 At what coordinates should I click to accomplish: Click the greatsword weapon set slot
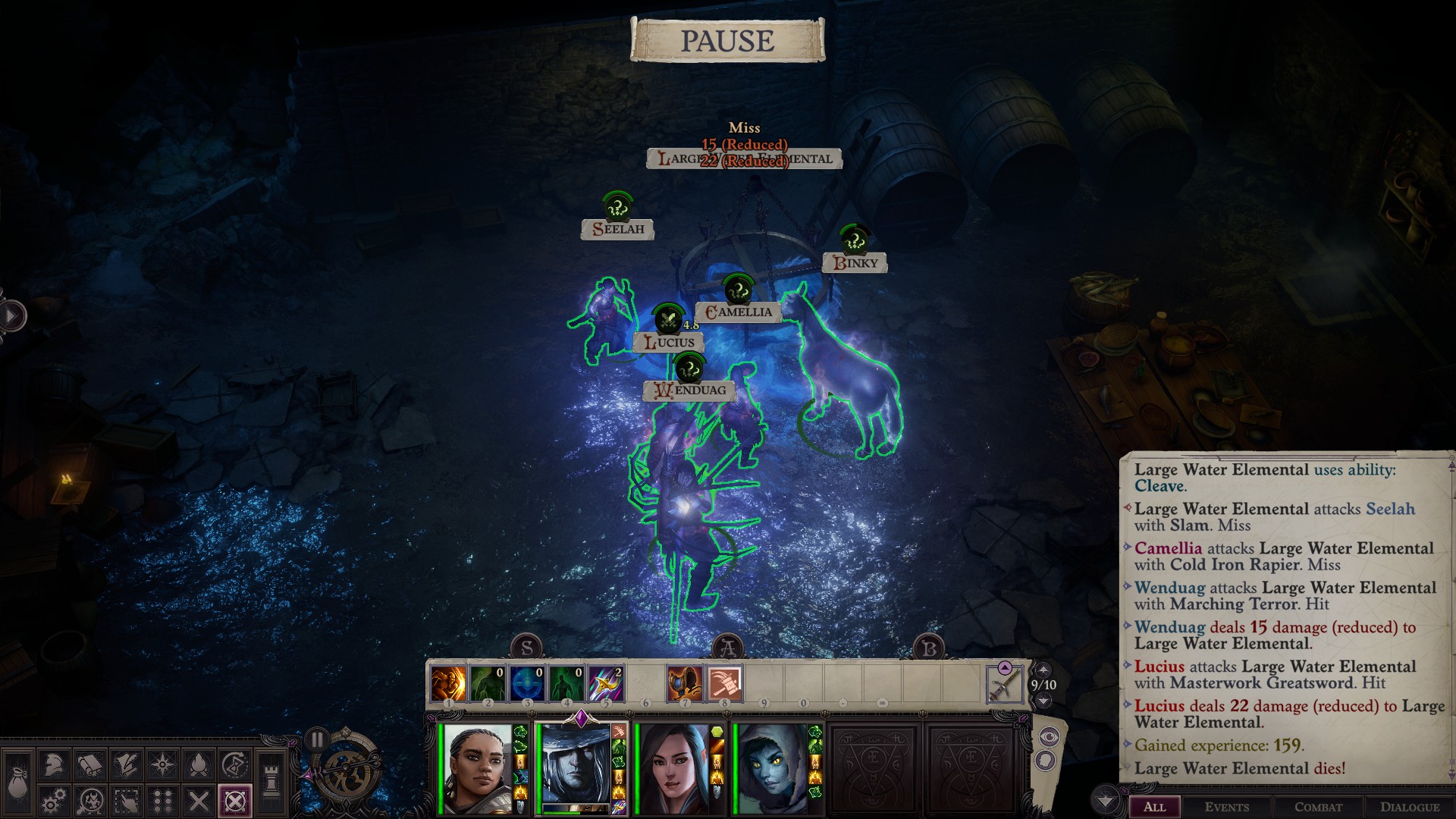[1004, 684]
